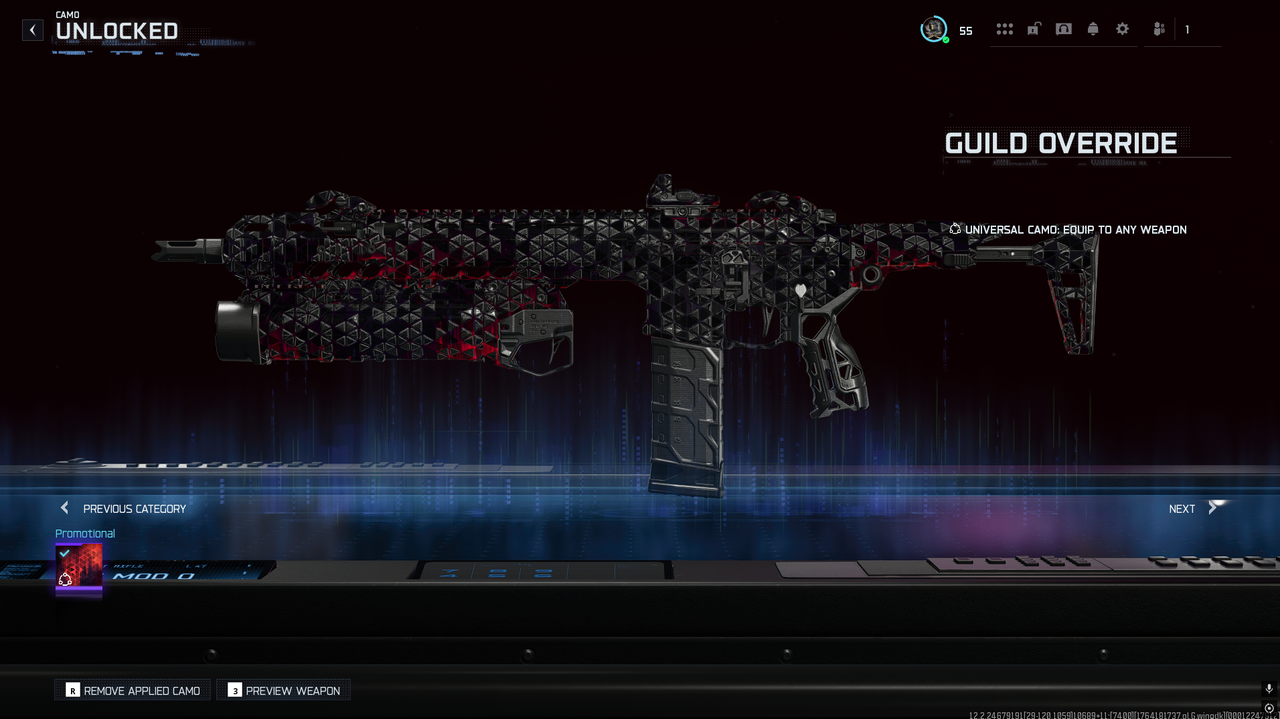
Task: Open the player profile emblem
Action: (x=934, y=29)
